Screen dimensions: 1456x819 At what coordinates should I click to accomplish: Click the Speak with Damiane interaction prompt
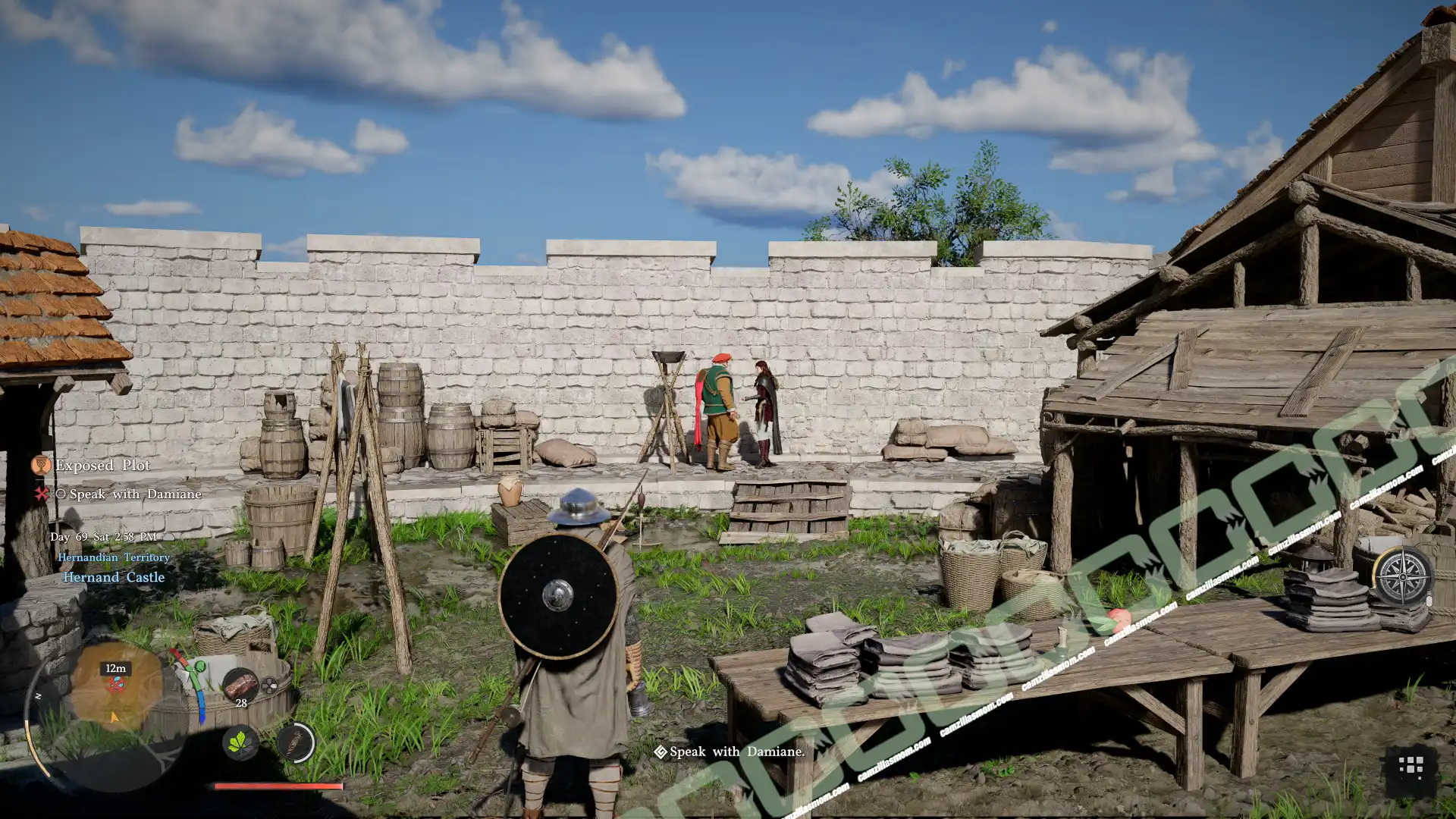(734, 752)
